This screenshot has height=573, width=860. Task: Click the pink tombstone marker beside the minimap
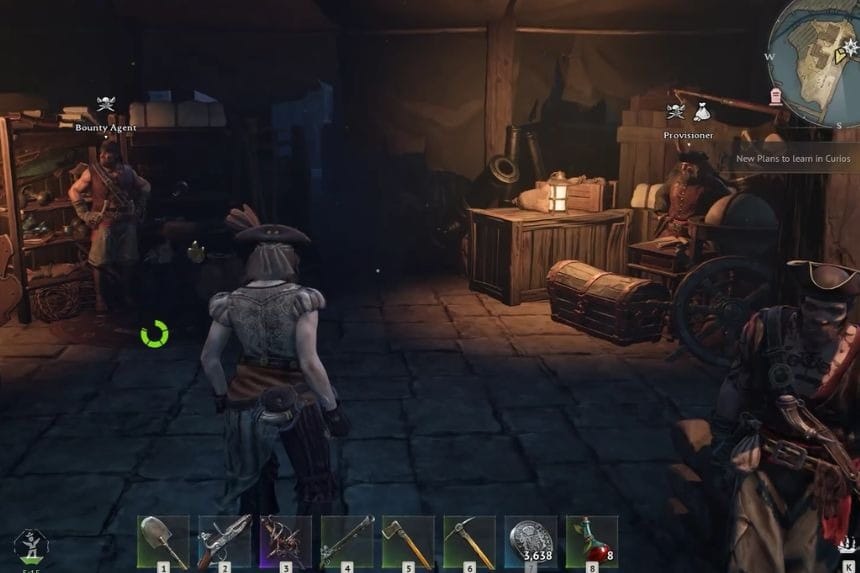[775, 96]
